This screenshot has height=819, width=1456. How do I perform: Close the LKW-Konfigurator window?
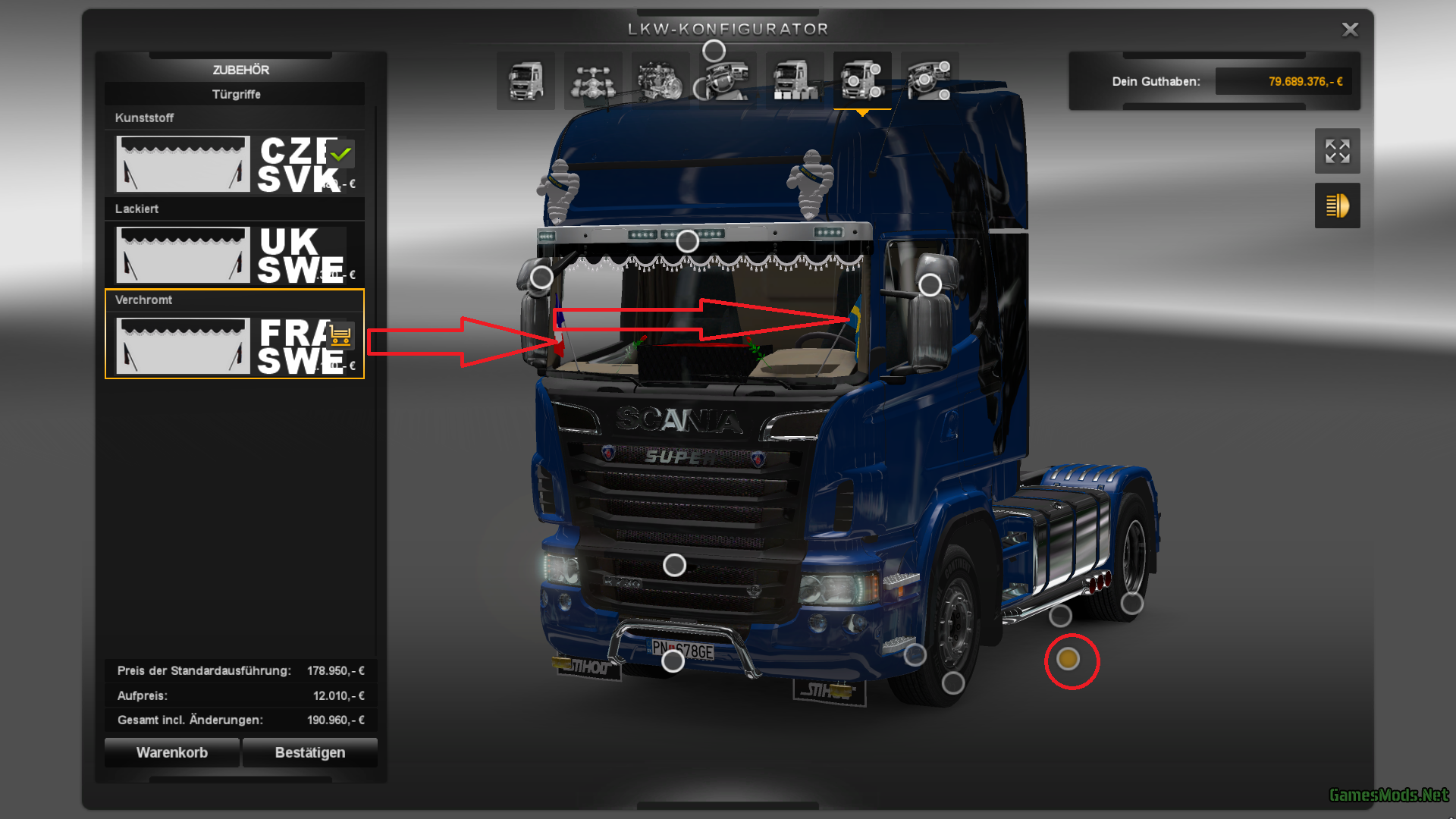coord(1350,30)
